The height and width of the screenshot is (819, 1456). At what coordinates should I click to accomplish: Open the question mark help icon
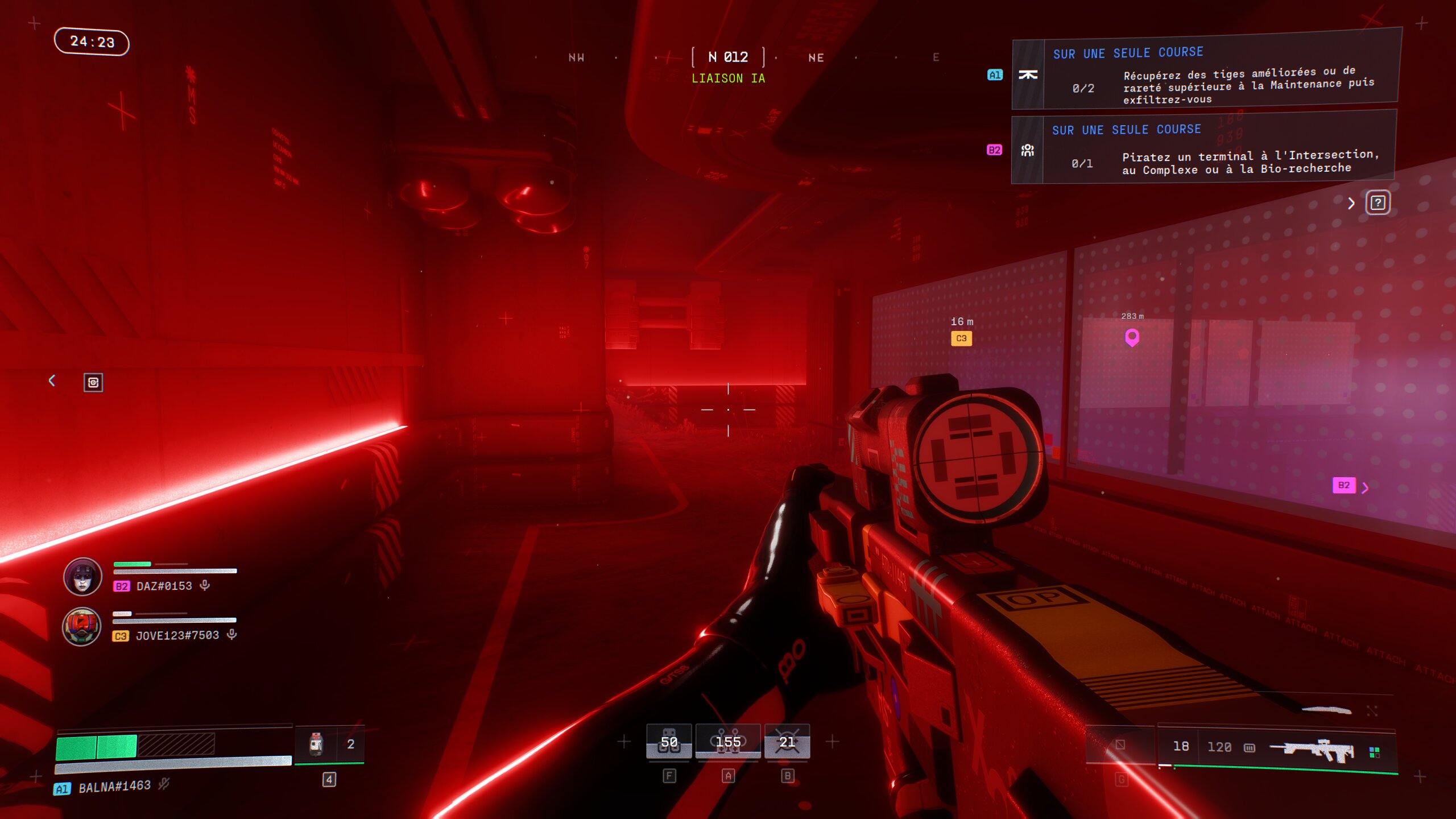pyautogui.click(x=1378, y=203)
